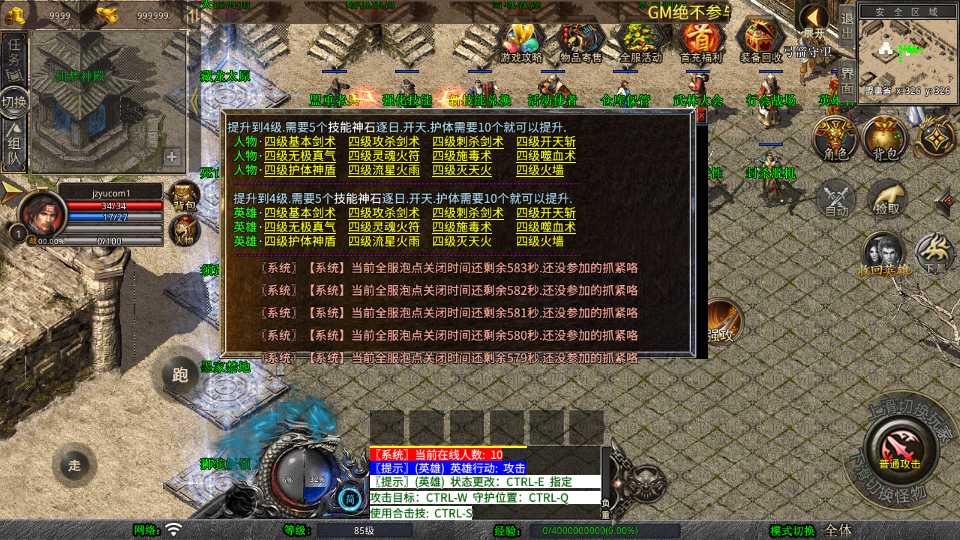Open the 物品寄售 consignment icon

point(581,40)
